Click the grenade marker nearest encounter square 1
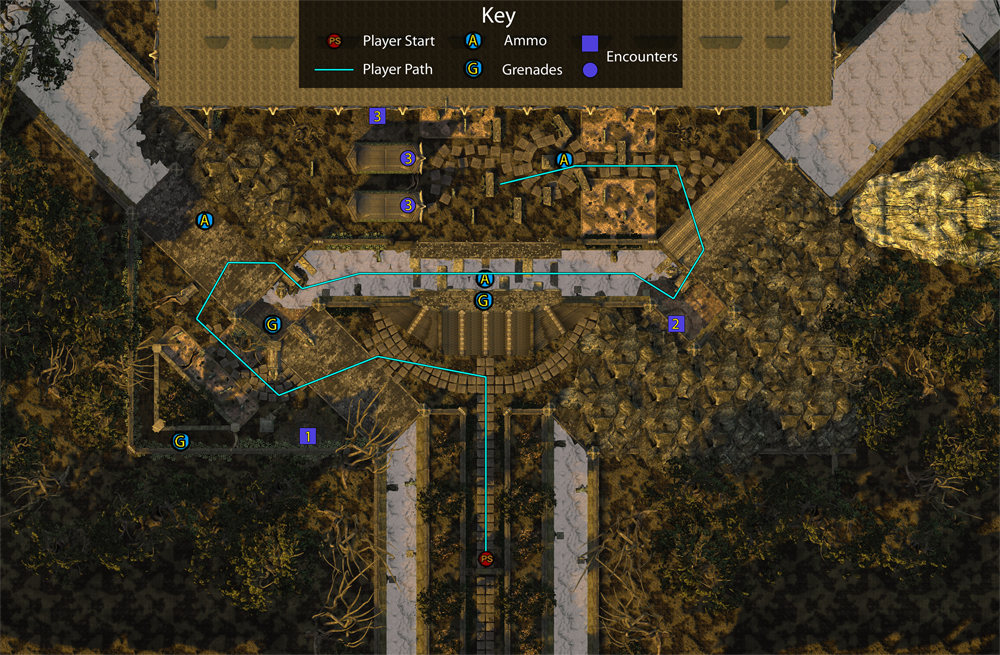The width and height of the screenshot is (1000, 655). click(x=180, y=440)
